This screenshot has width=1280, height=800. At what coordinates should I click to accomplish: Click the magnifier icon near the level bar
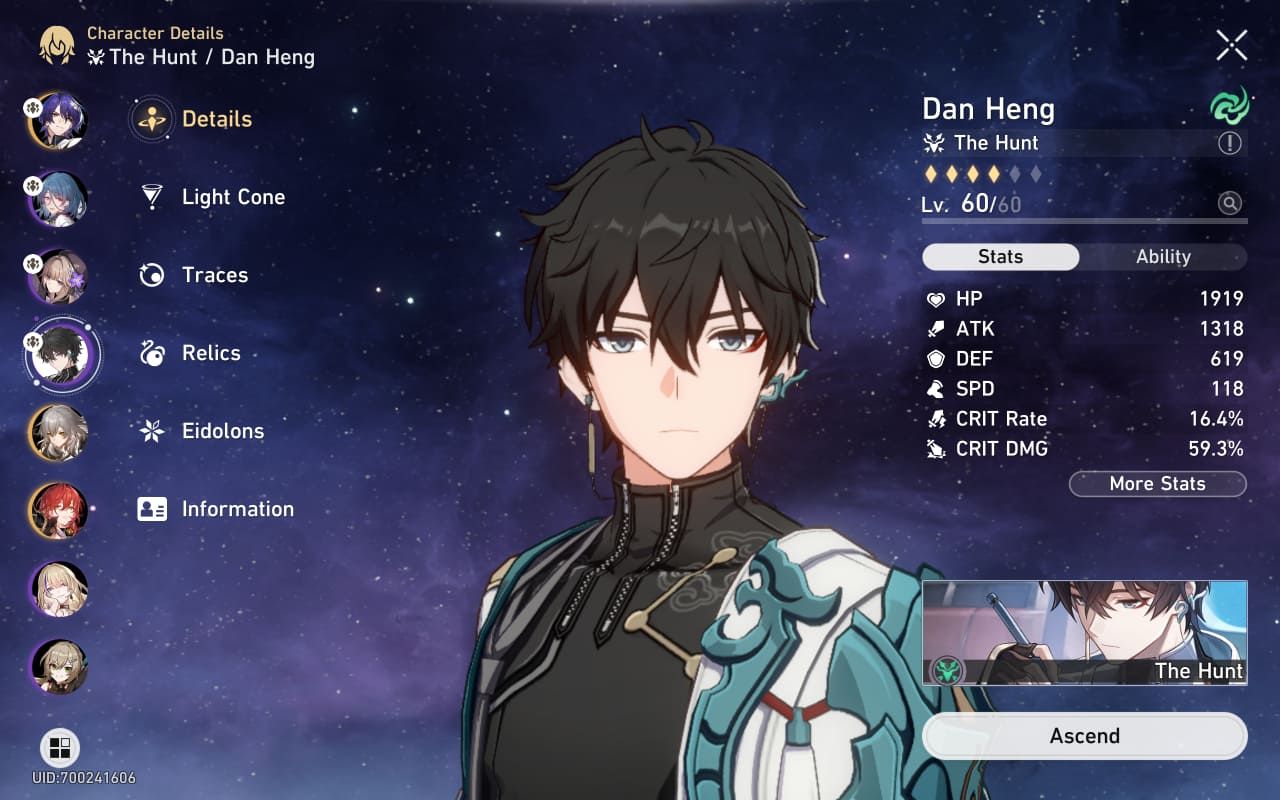pyautogui.click(x=1232, y=203)
